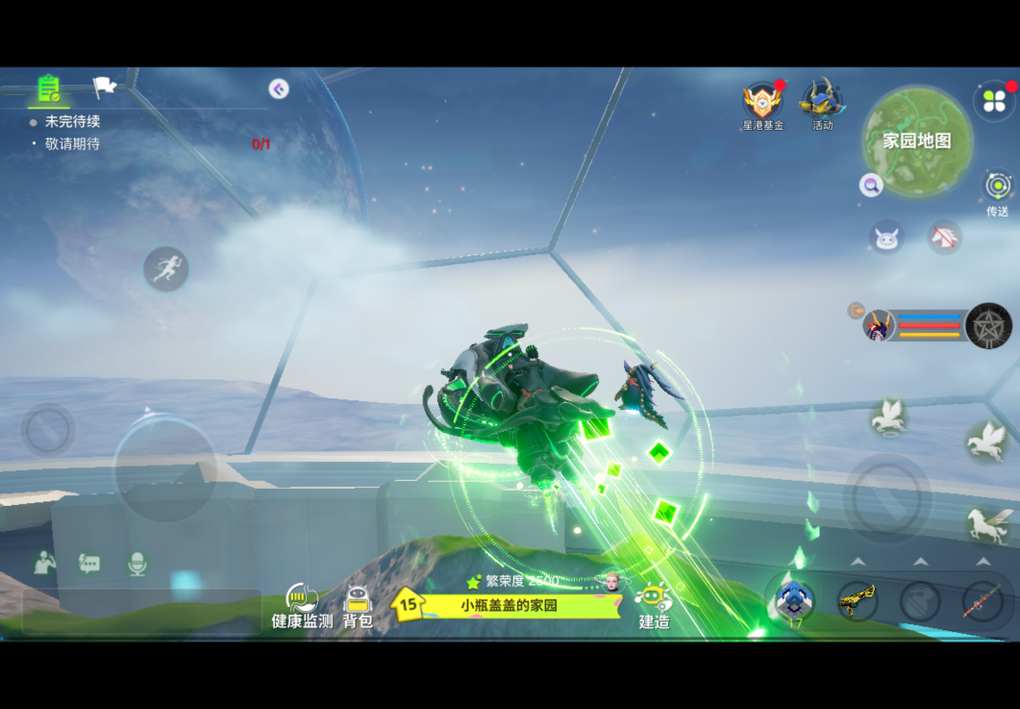Tap the crossed-out horse dismount icon

tap(944, 237)
